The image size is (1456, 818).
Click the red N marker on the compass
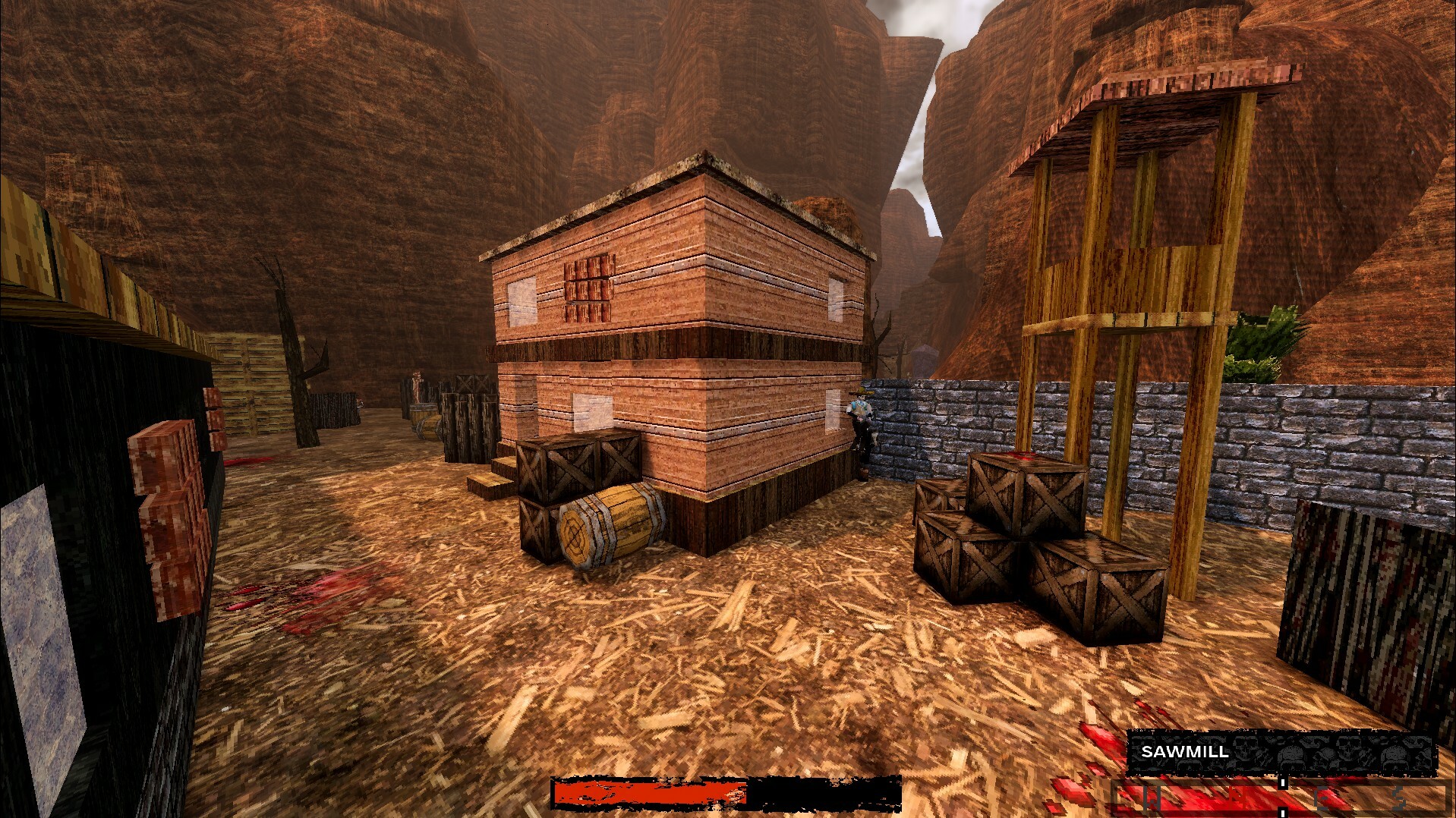click(1236, 799)
